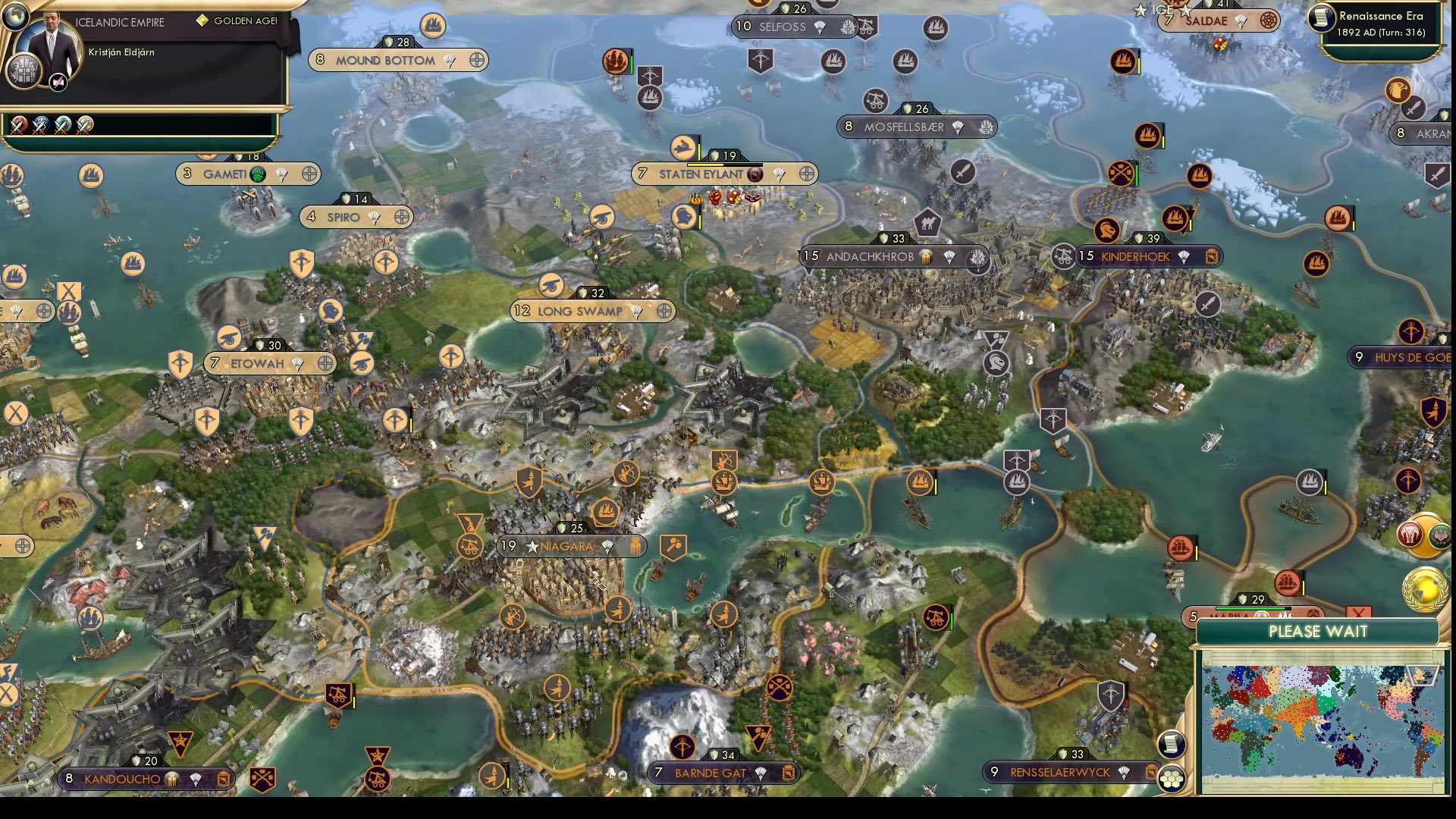Click the white view rectangle on the minimap
The image size is (1456, 819).
point(1422,675)
